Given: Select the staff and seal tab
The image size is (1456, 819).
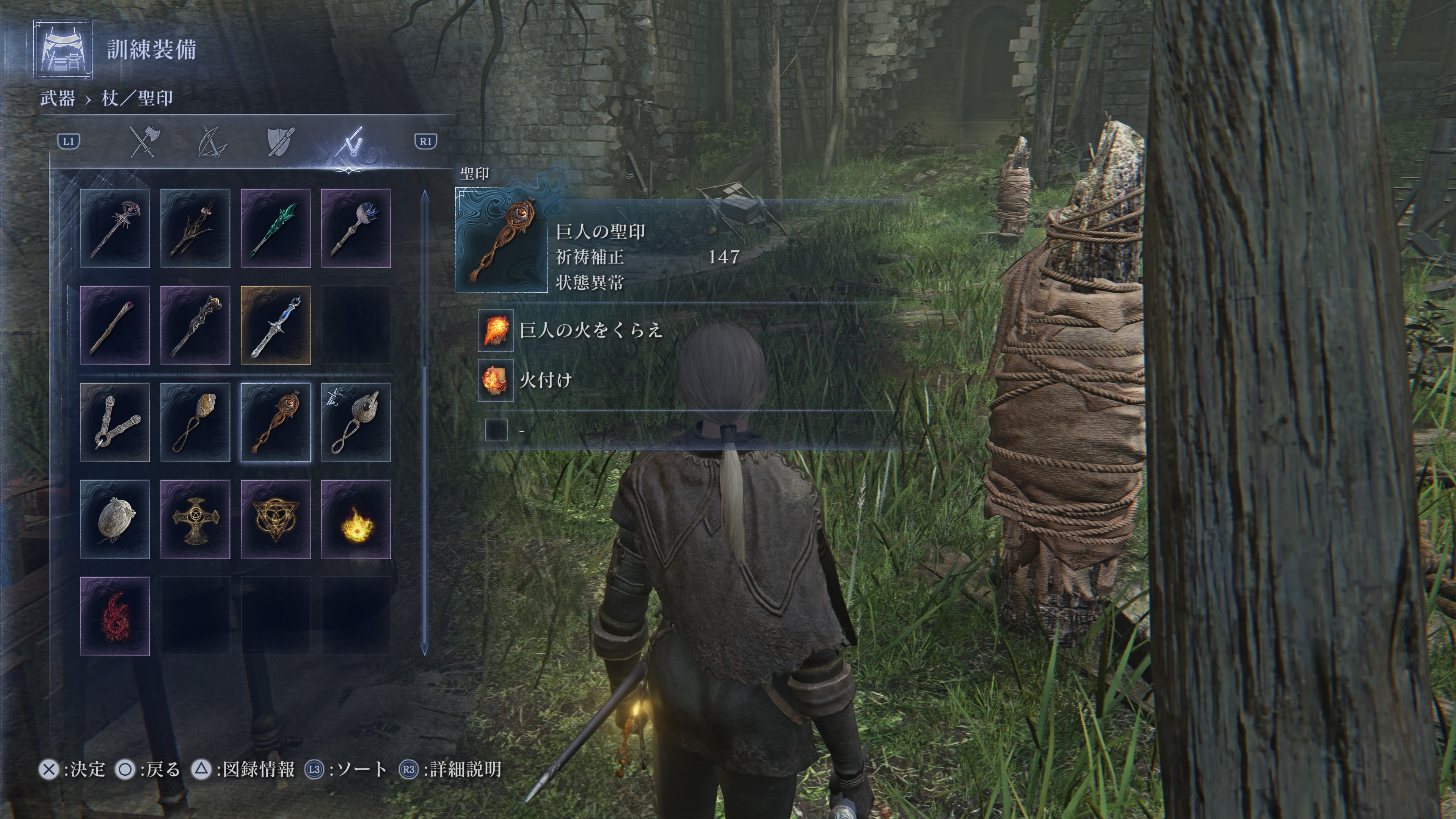Looking at the screenshot, I should tap(348, 141).
